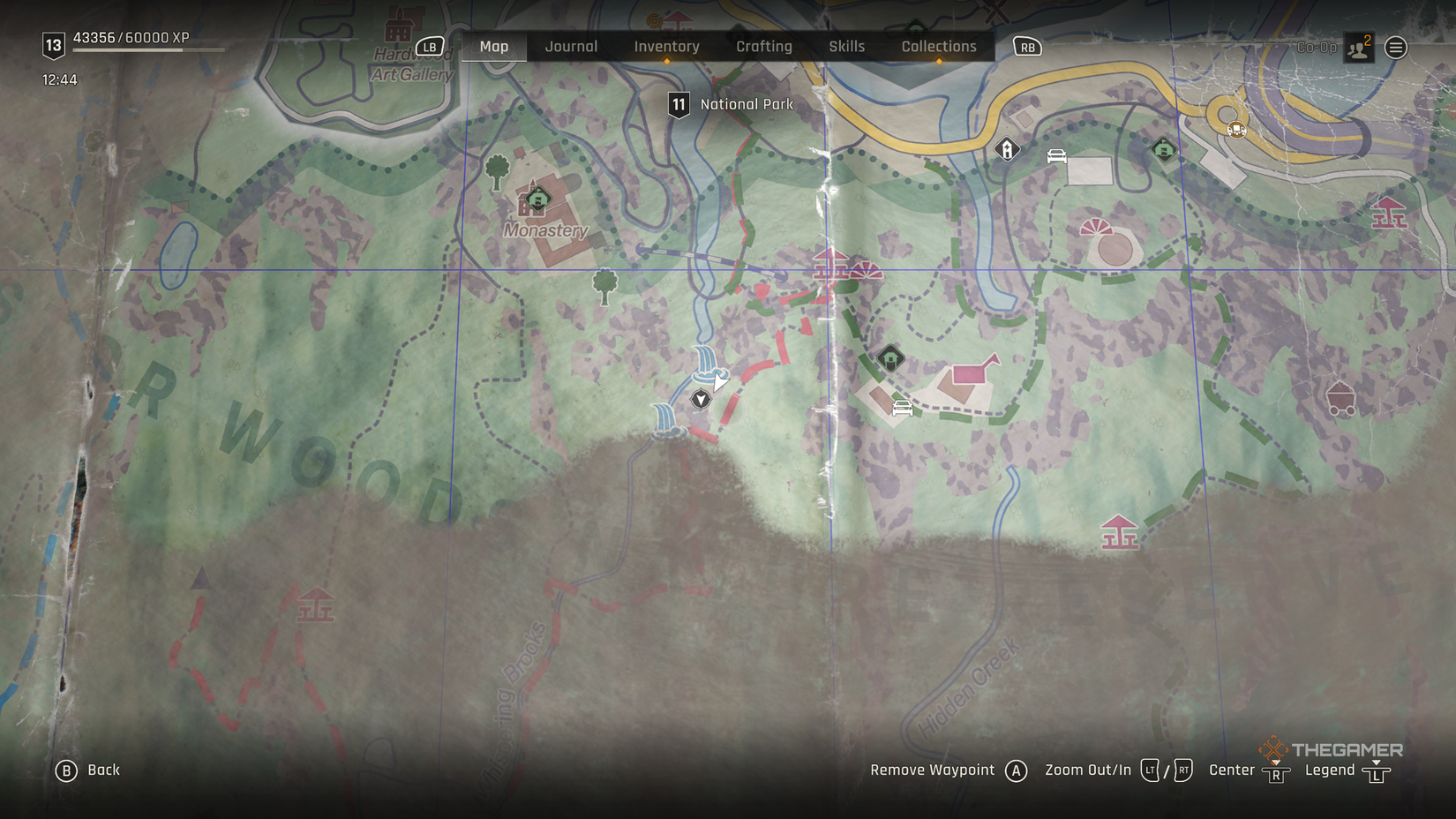Click the bus stop marker on the yellow road
This screenshot has height=819, width=1456.
pos(1236,130)
